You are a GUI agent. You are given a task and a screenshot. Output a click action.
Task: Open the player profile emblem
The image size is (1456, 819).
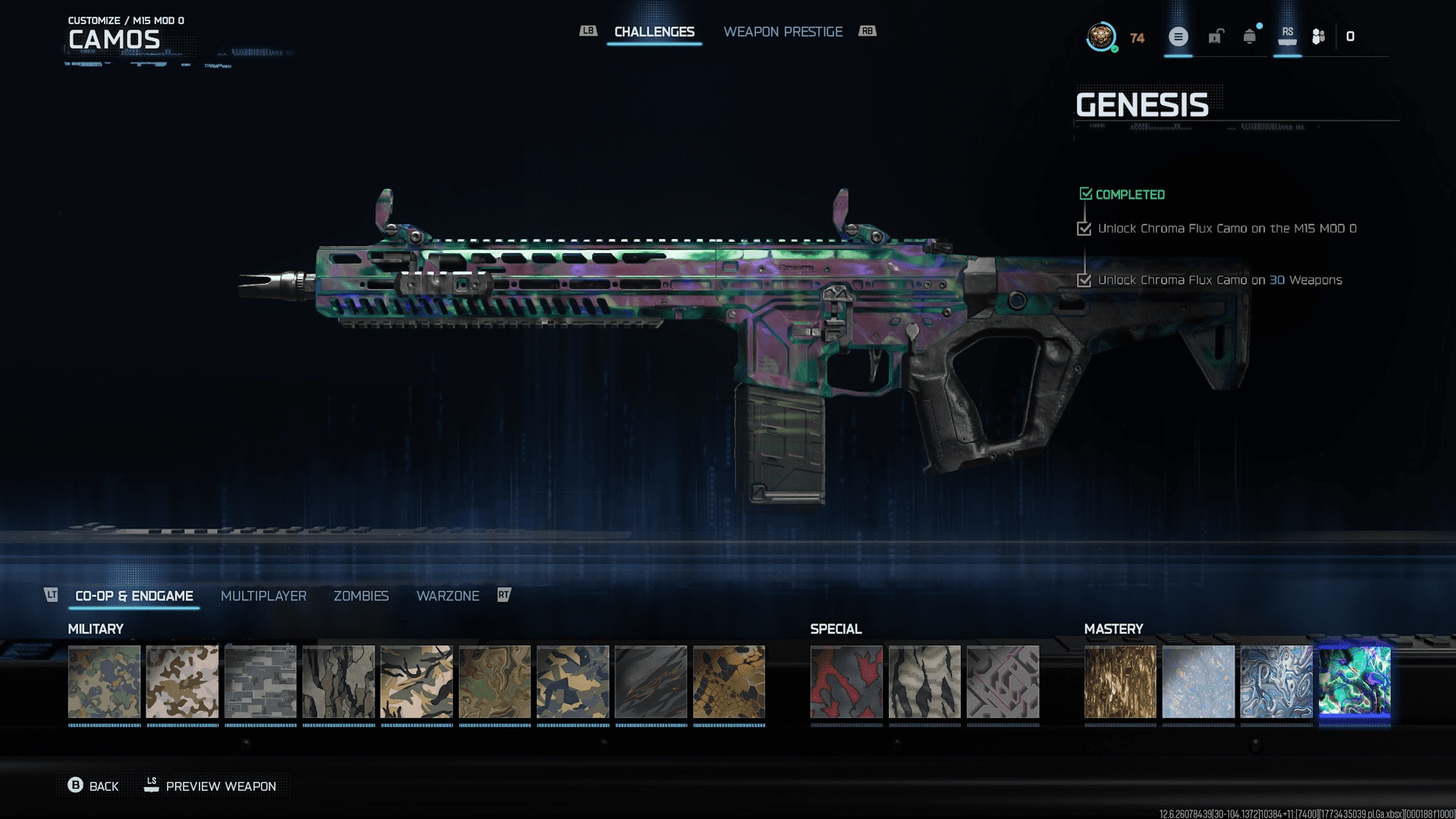1101,36
